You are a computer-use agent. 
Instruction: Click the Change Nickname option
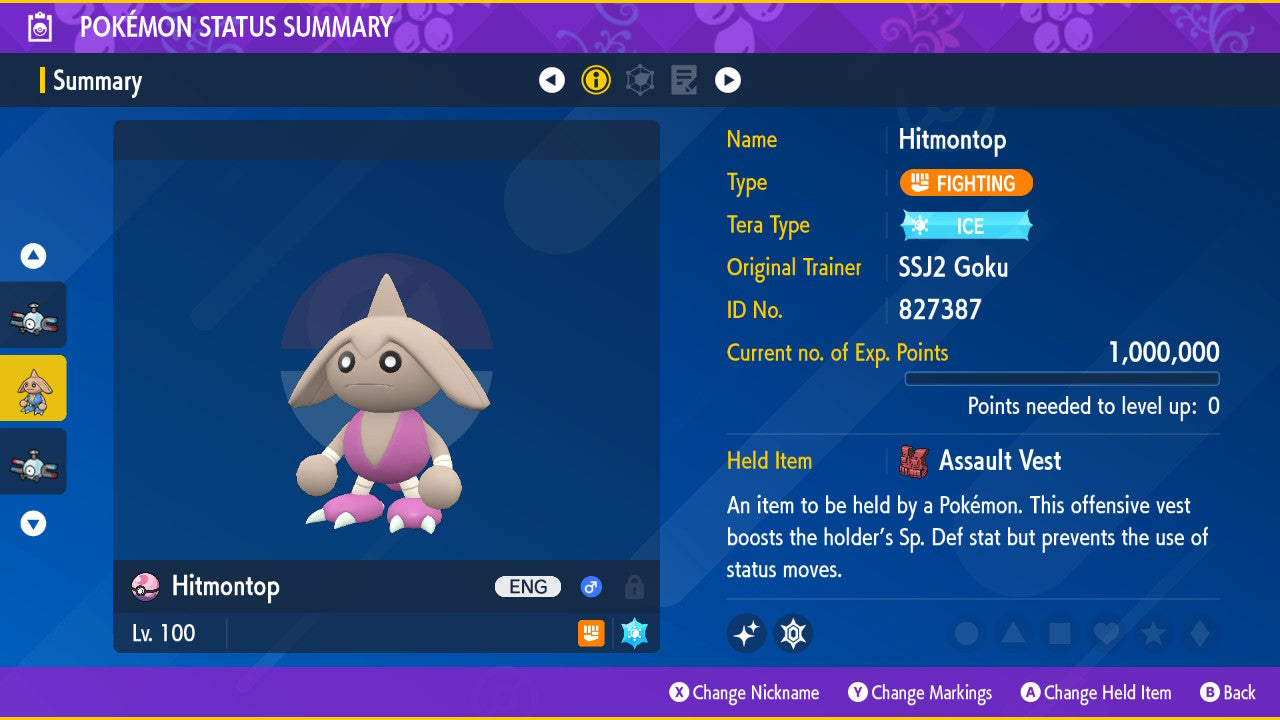(x=744, y=692)
